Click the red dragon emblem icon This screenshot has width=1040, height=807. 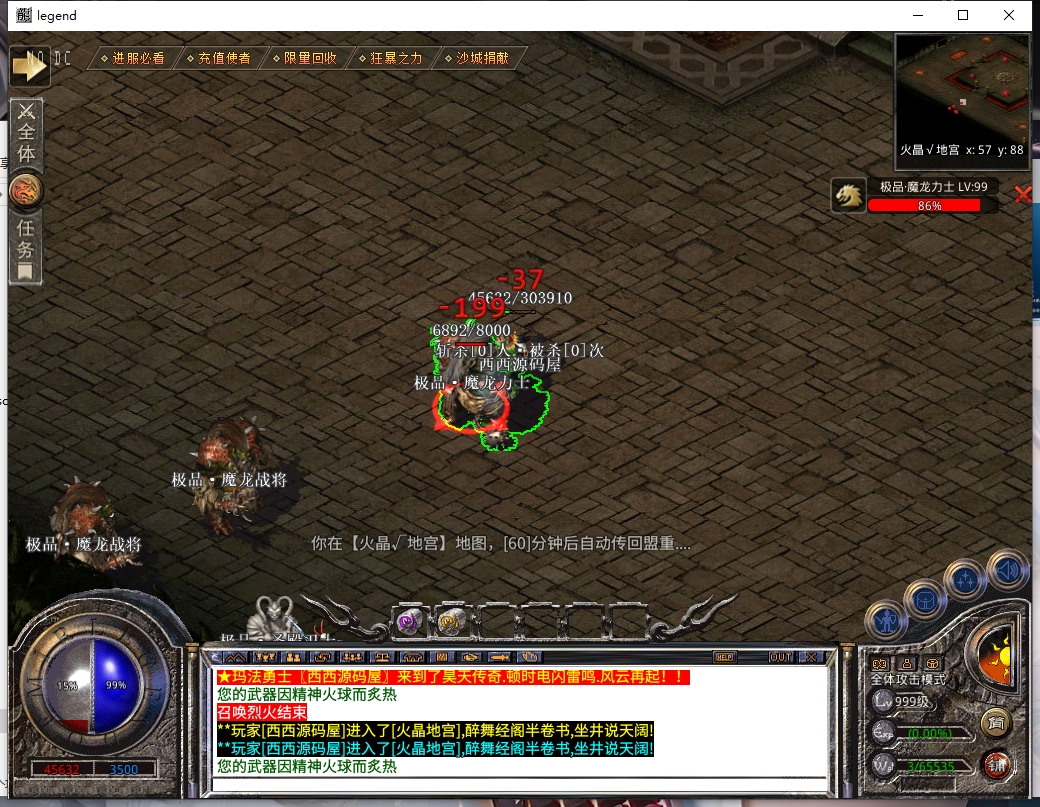(x=26, y=190)
